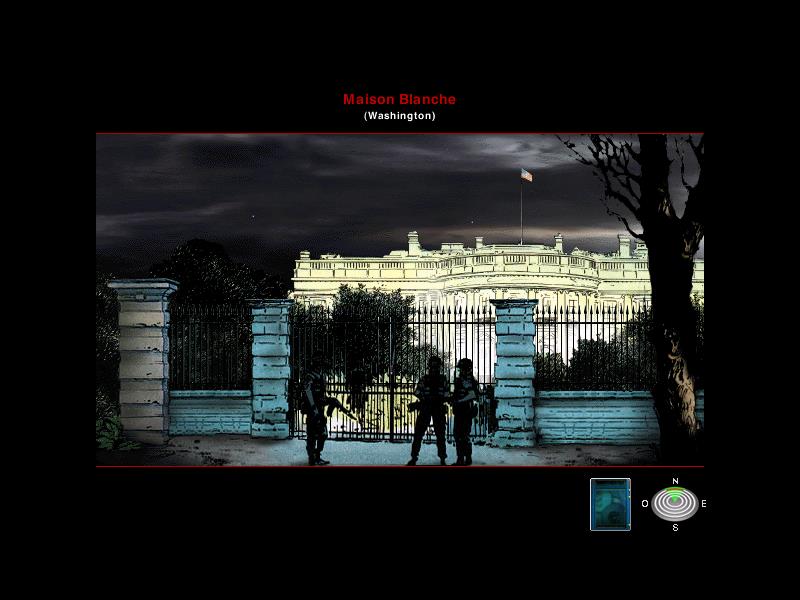
Task: Click the compass radar dial
Action: pyautogui.click(x=675, y=504)
